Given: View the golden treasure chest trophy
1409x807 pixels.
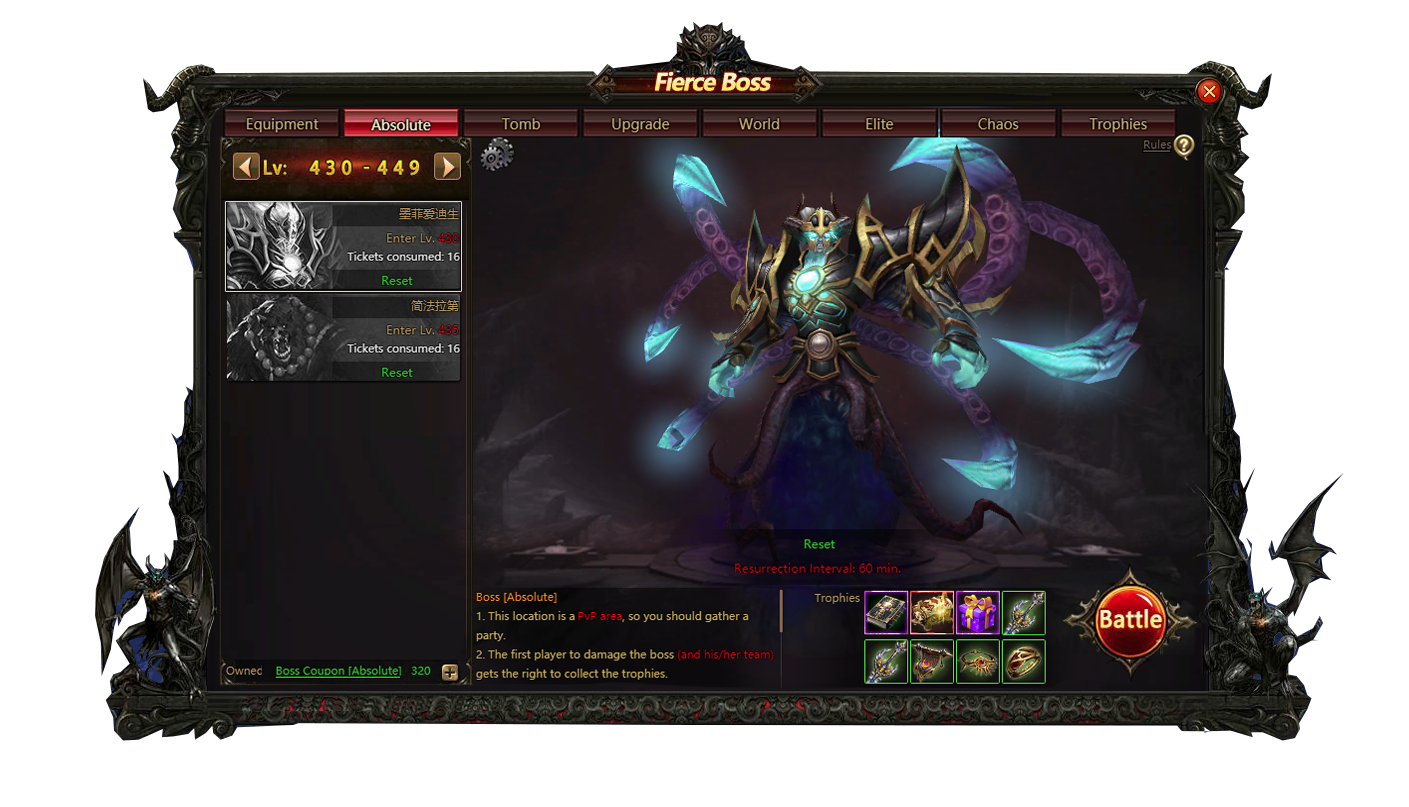Looking at the screenshot, I should click(x=932, y=613).
